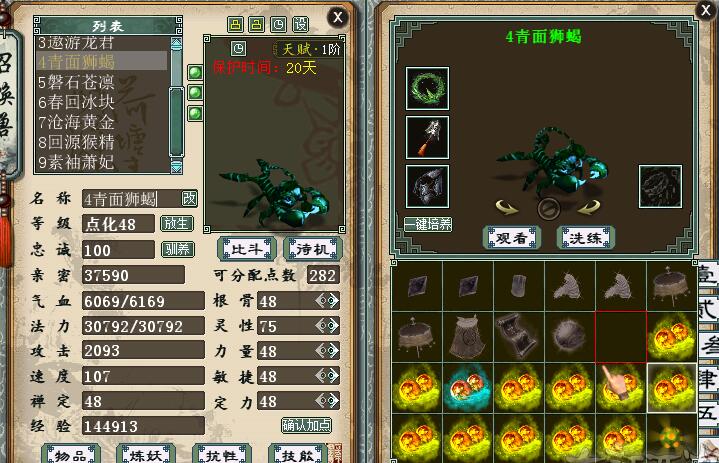Image resolution: width=719 pixels, height=463 pixels.
Task: Close the summon beast window
Action: [x=338, y=17]
